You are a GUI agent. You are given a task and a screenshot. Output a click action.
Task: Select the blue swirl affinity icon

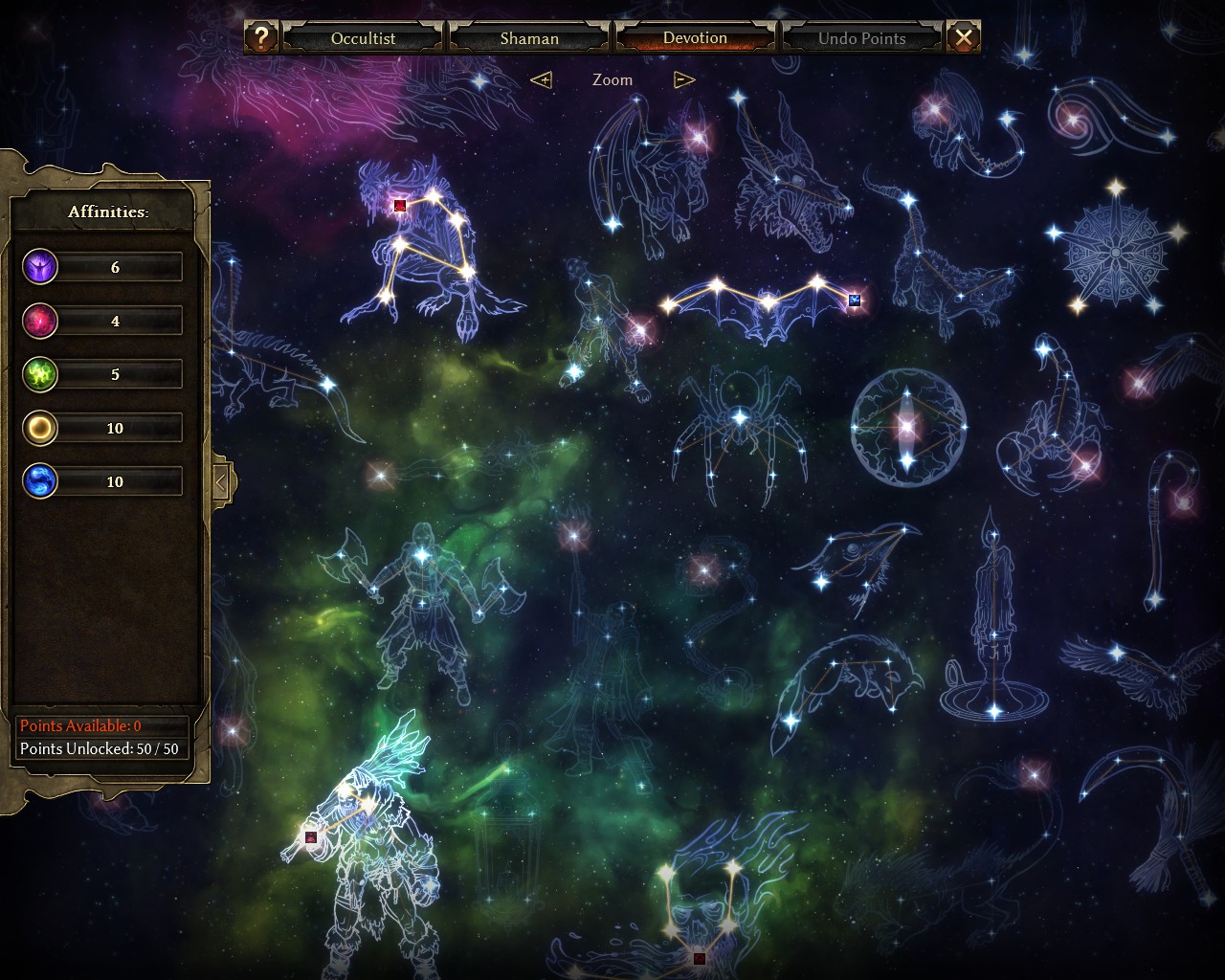pyautogui.click(x=40, y=481)
